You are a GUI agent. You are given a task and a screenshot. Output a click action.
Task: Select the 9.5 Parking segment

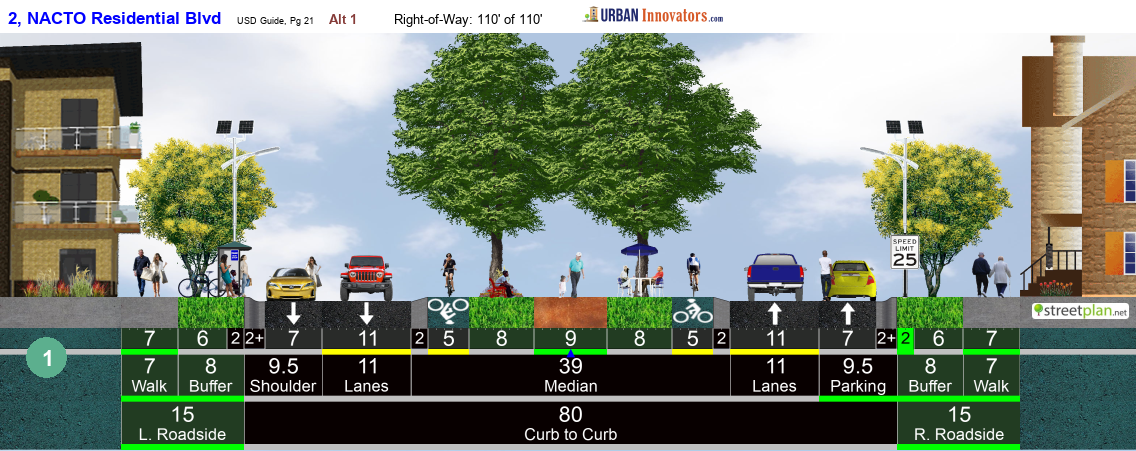coord(857,375)
